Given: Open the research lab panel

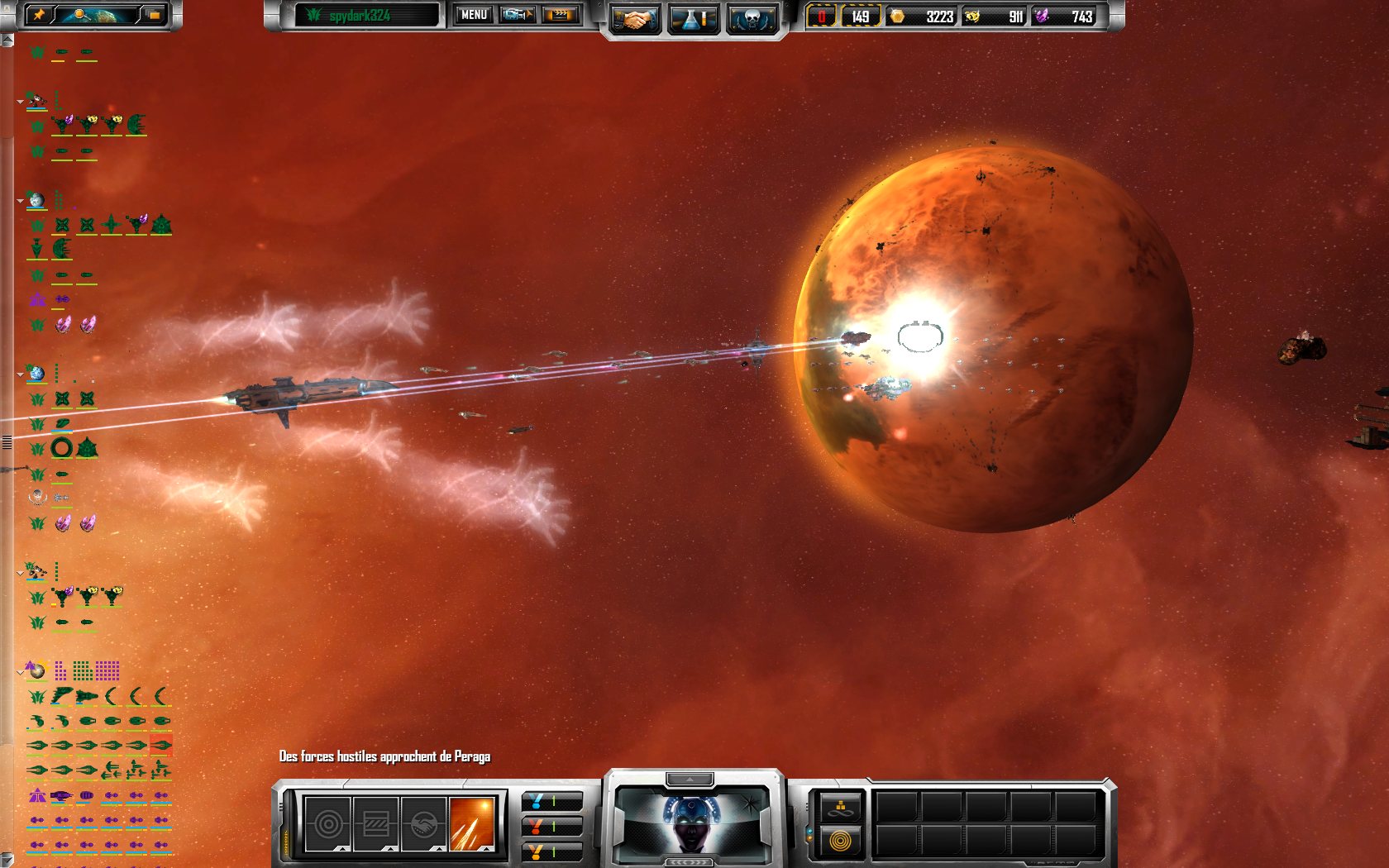Looking at the screenshot, I should point(693,18).
